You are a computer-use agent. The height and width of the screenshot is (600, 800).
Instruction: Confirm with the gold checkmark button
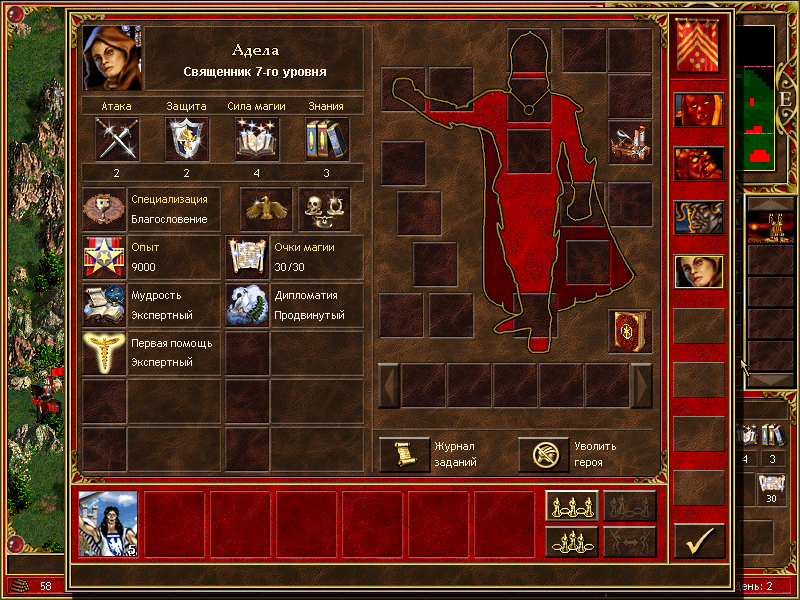coord(699,541)
